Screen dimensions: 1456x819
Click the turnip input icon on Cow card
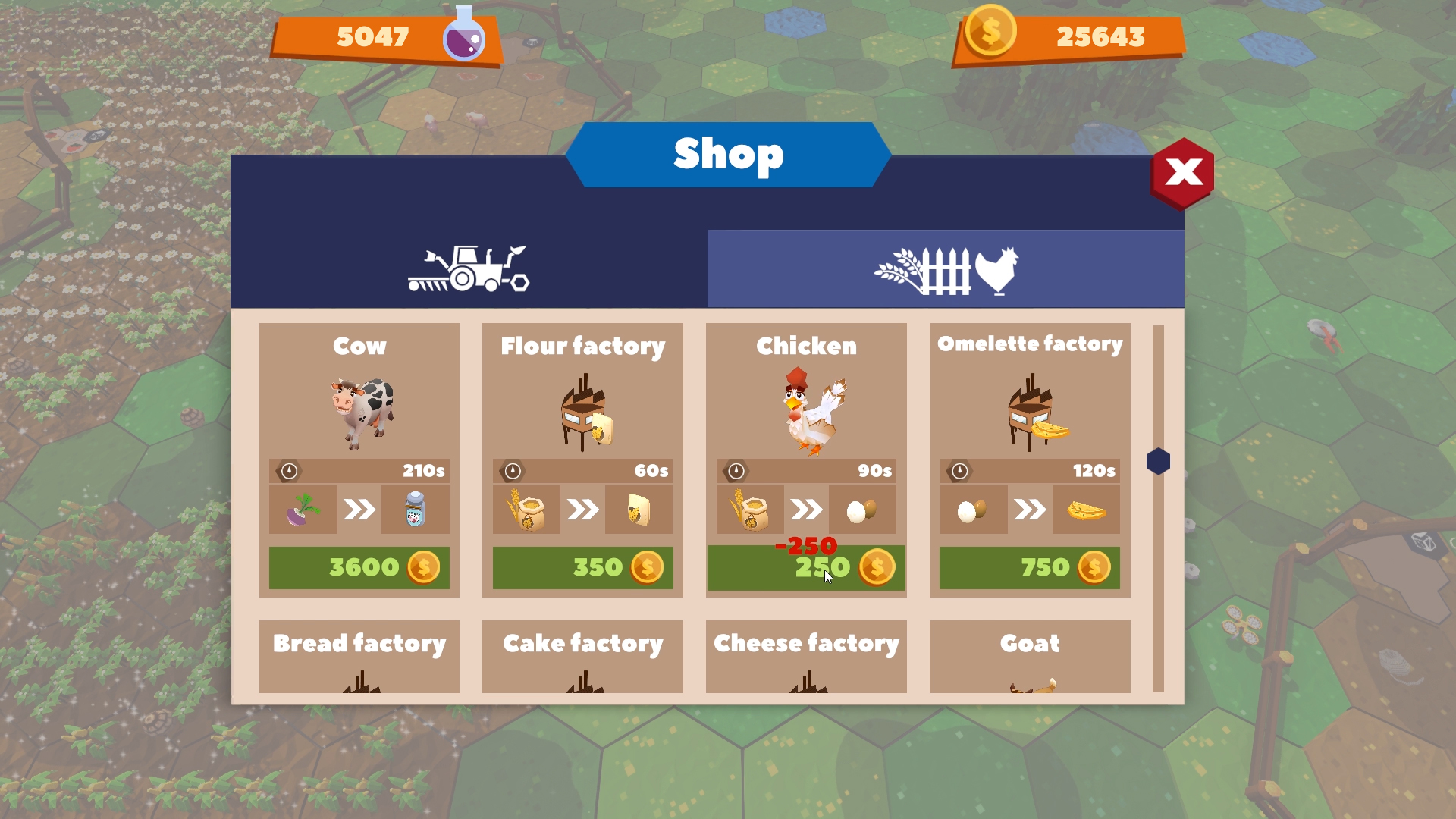point(303,509)
